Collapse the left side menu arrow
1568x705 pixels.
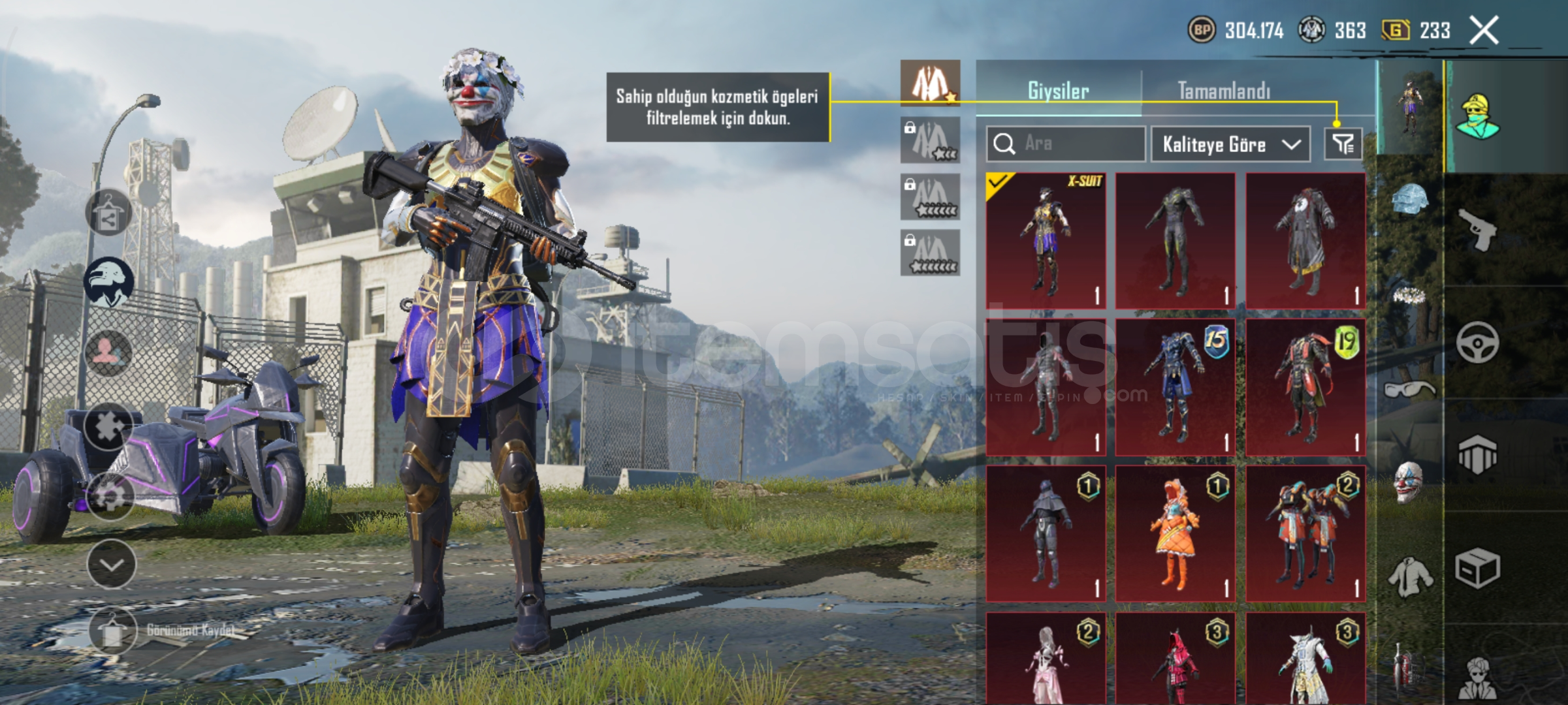click(x=111, y=564)
